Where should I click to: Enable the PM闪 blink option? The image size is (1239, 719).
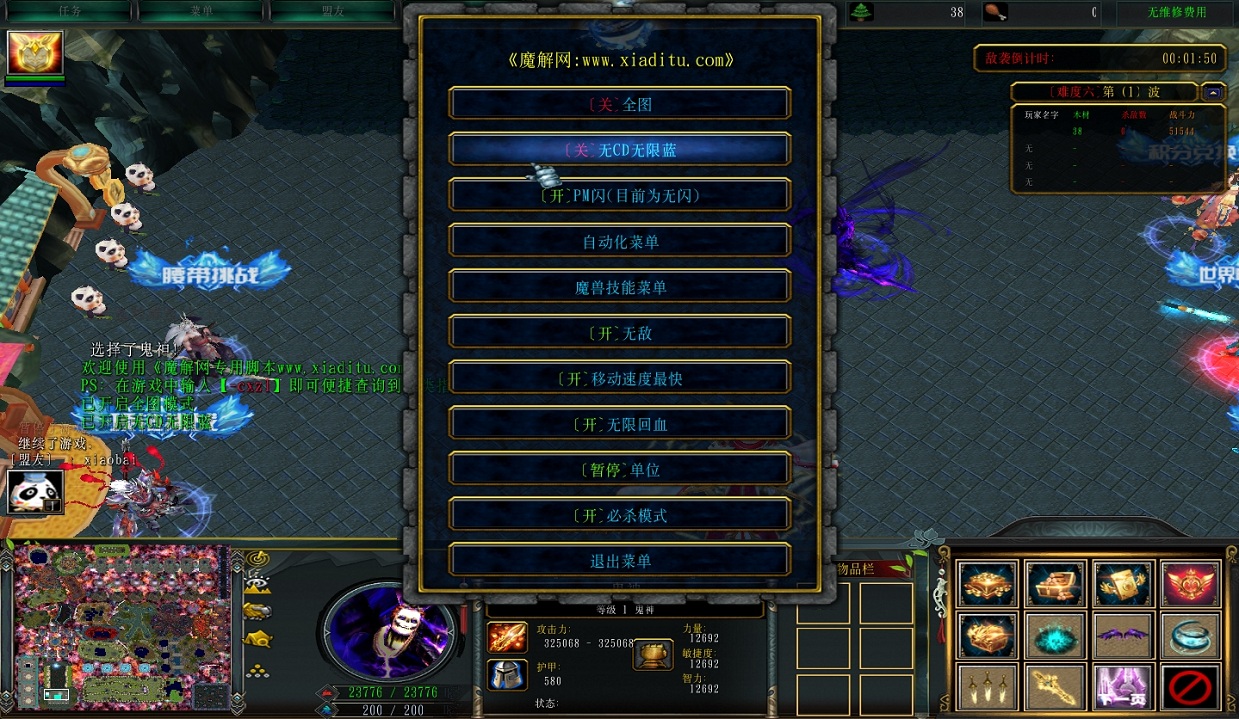tap(620, 196)
